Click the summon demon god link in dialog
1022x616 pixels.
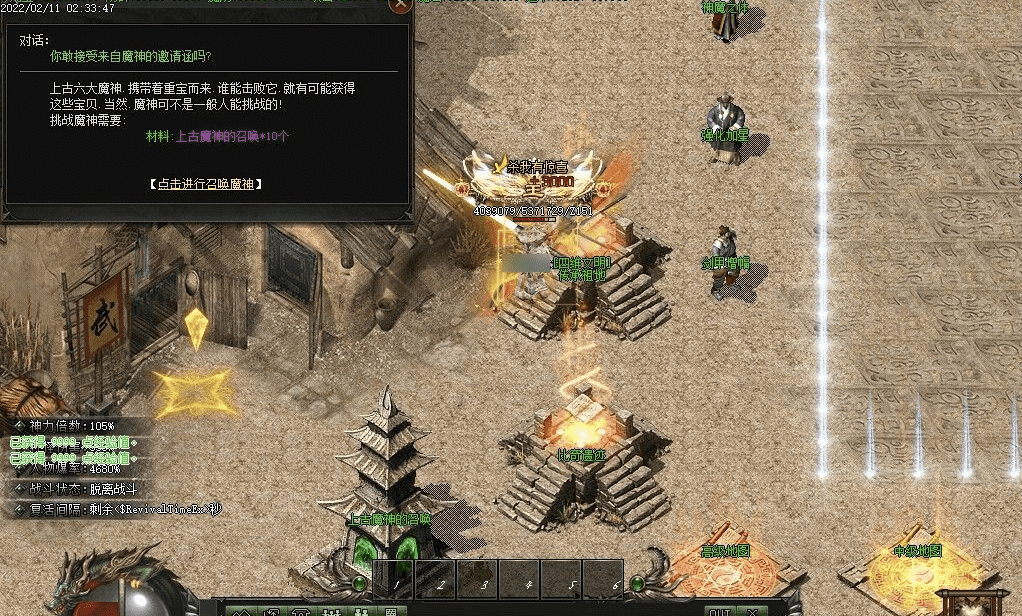point(207,184)
